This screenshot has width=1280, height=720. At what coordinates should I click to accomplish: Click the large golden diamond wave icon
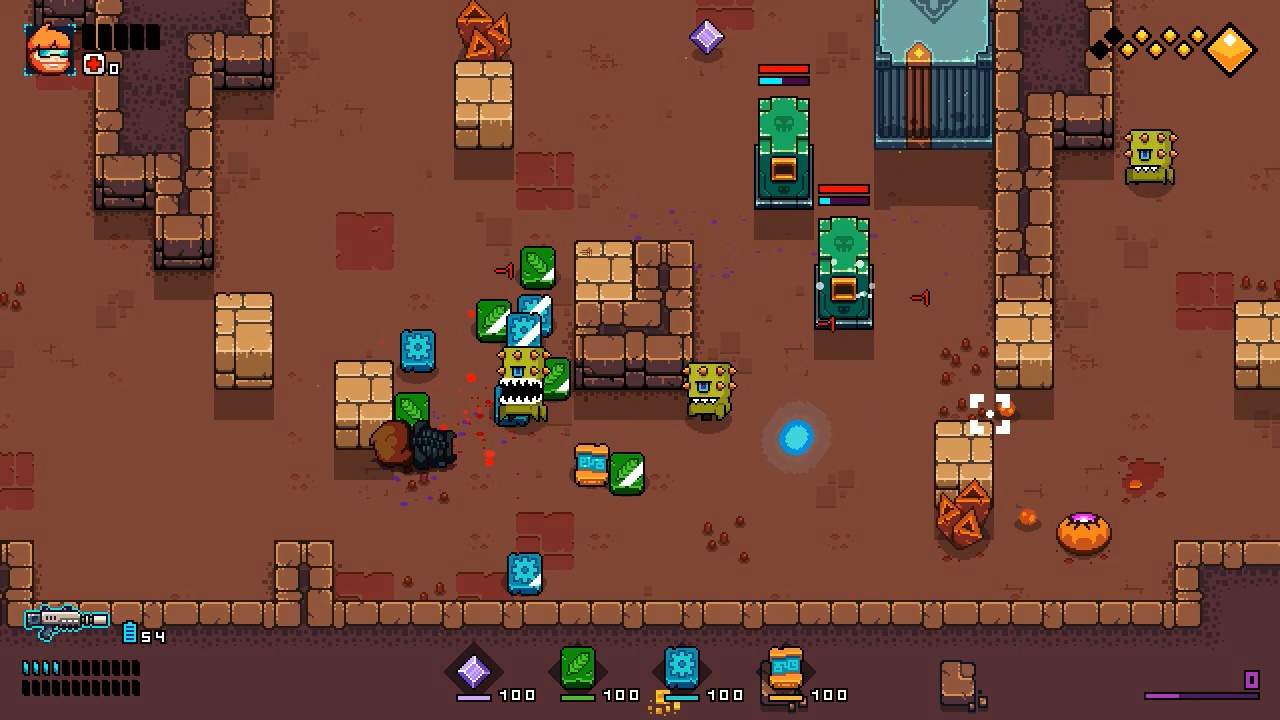1230,48
